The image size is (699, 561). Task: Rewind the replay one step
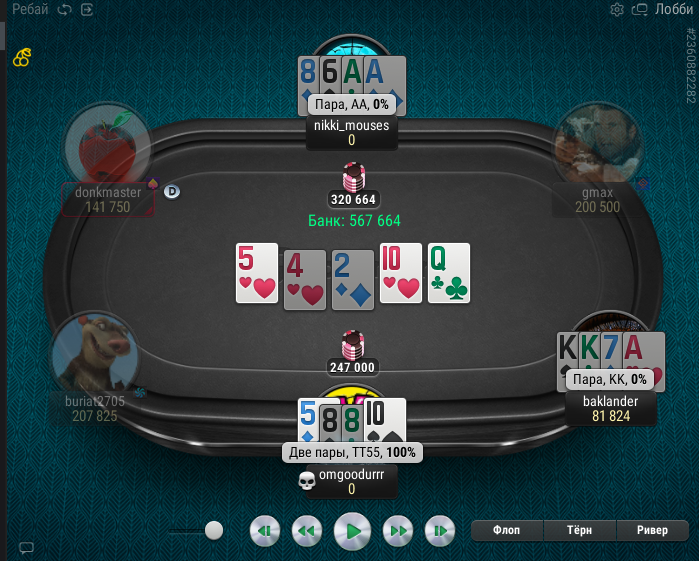tap(306, 531)
